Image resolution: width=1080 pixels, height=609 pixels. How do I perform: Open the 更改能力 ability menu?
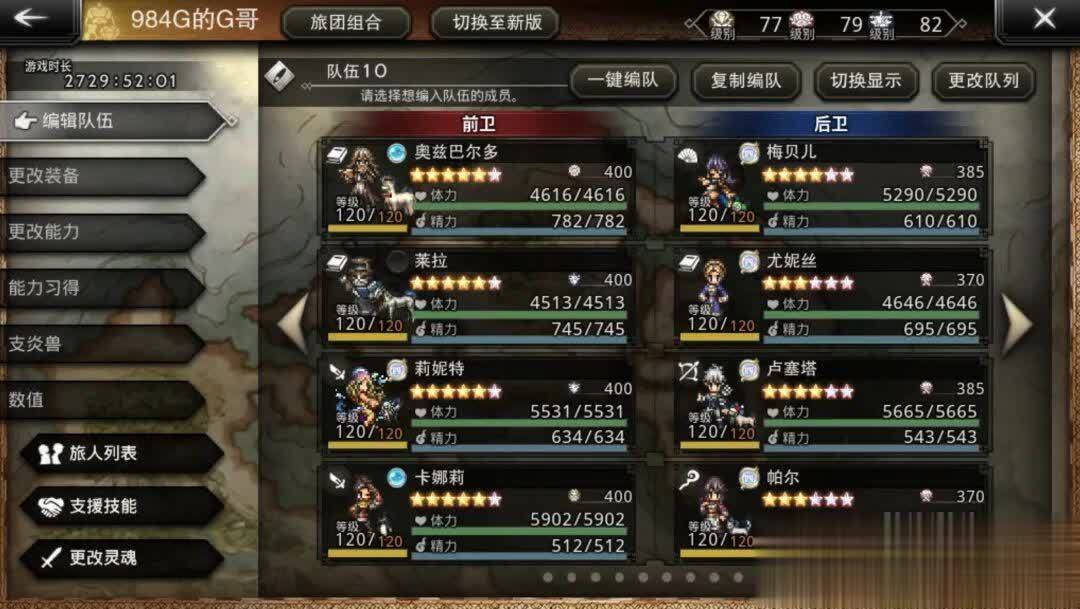pos(100,231)
